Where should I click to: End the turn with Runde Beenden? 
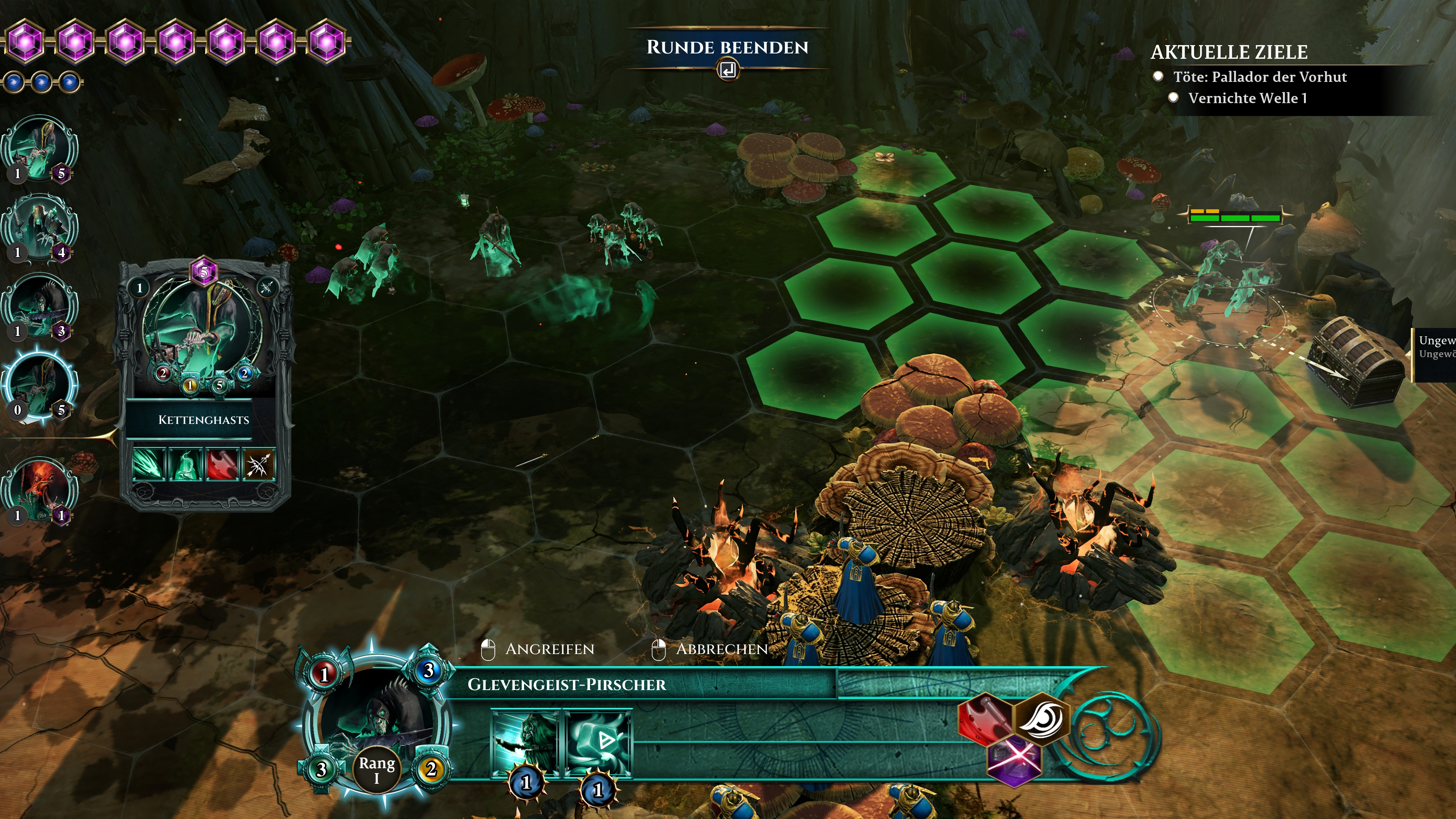(x=728, y=48)
